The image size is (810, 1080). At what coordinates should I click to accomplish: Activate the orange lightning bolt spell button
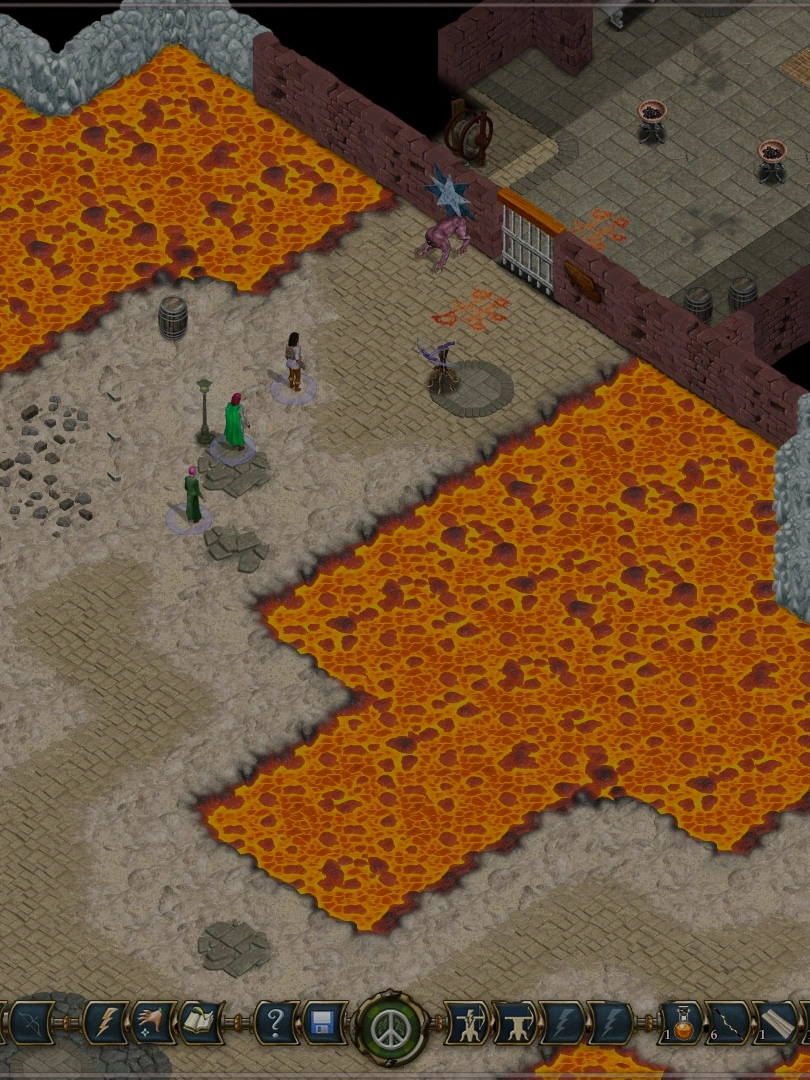tap(105, 1024)
